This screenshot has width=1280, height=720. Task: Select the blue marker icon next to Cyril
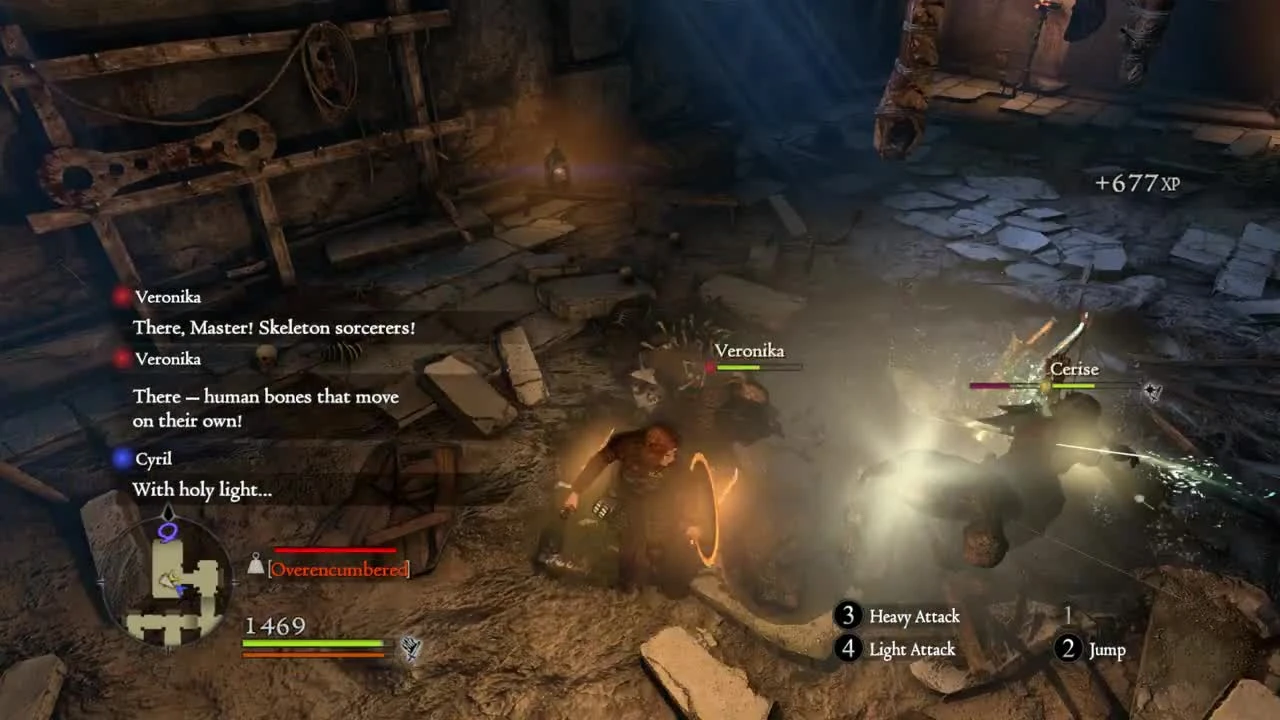point(122,458)
